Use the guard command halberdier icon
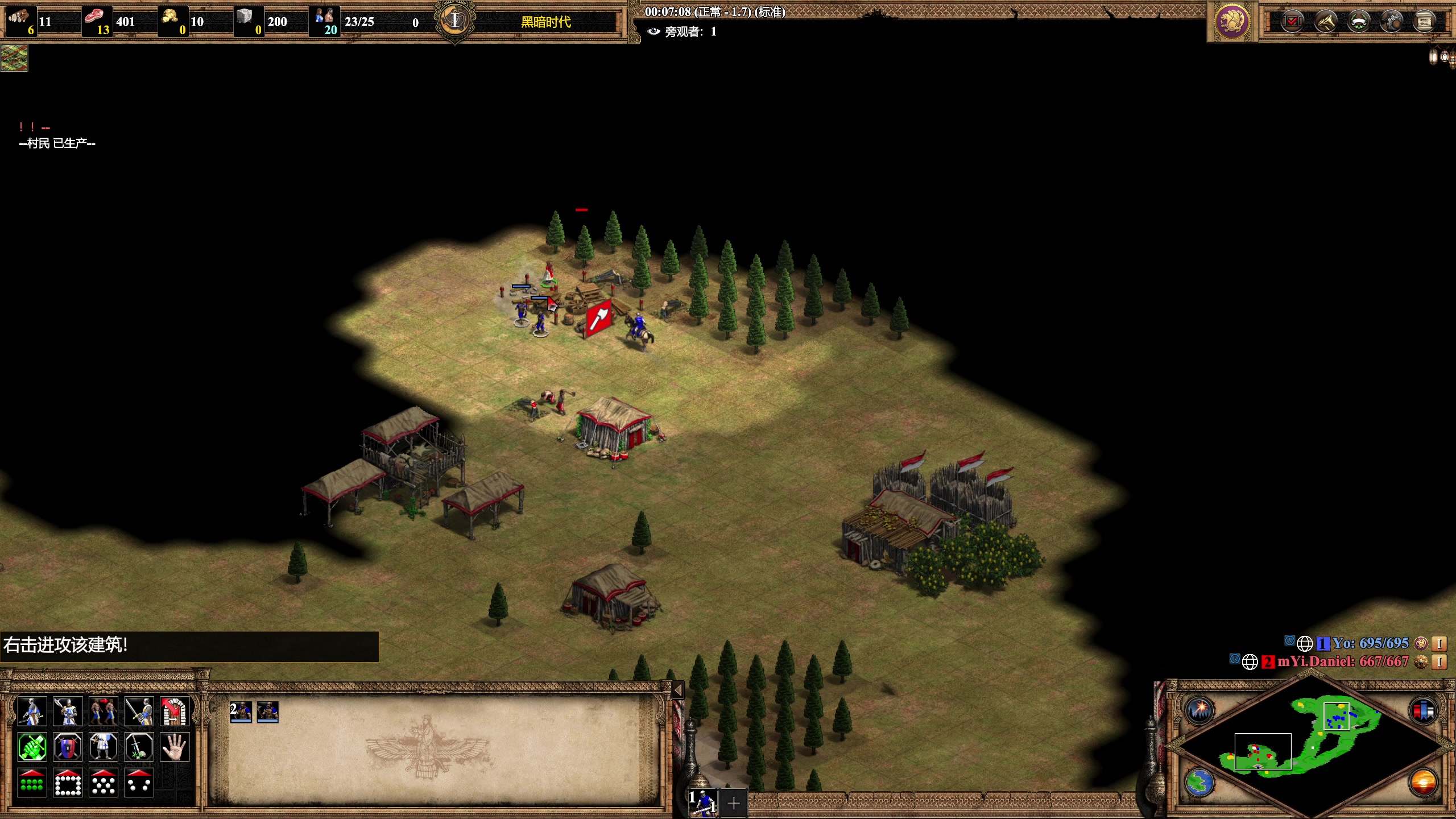Viewport: 1456px width, 819px height. (x=68, y=711)
